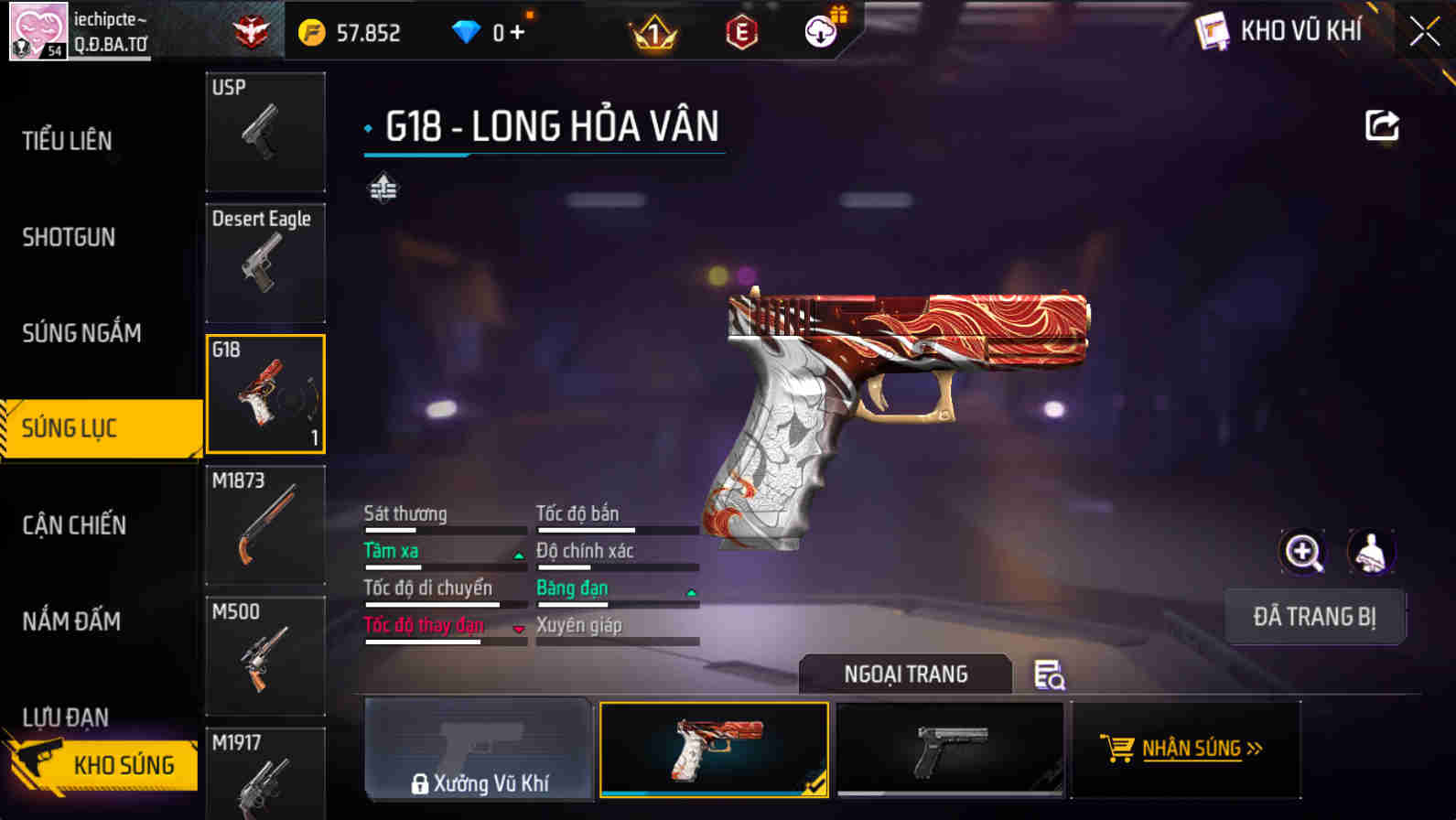The image size is (1456, 820).
Task: Close the weapon armory screen
Action: pos(1424,31)
